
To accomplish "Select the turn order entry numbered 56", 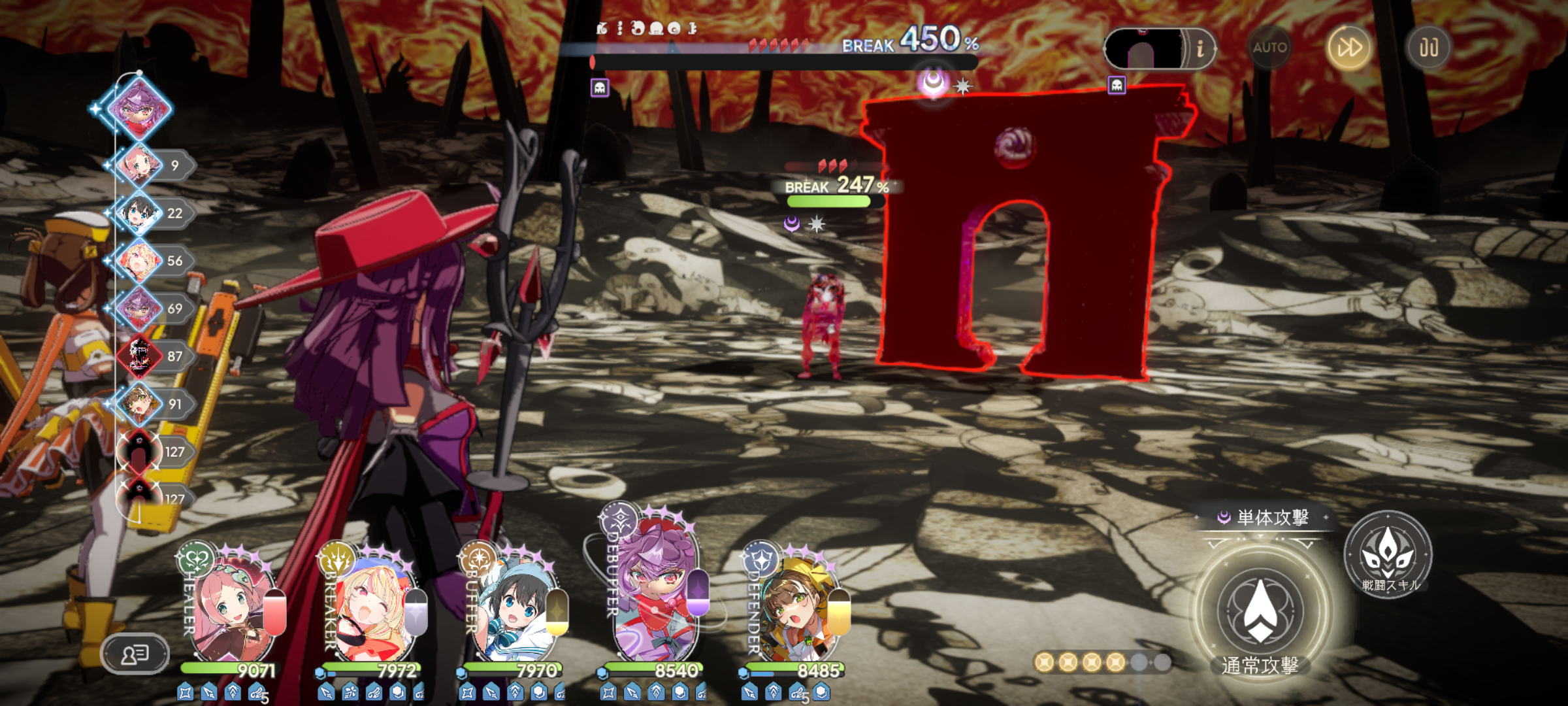I will click(140, 261).
